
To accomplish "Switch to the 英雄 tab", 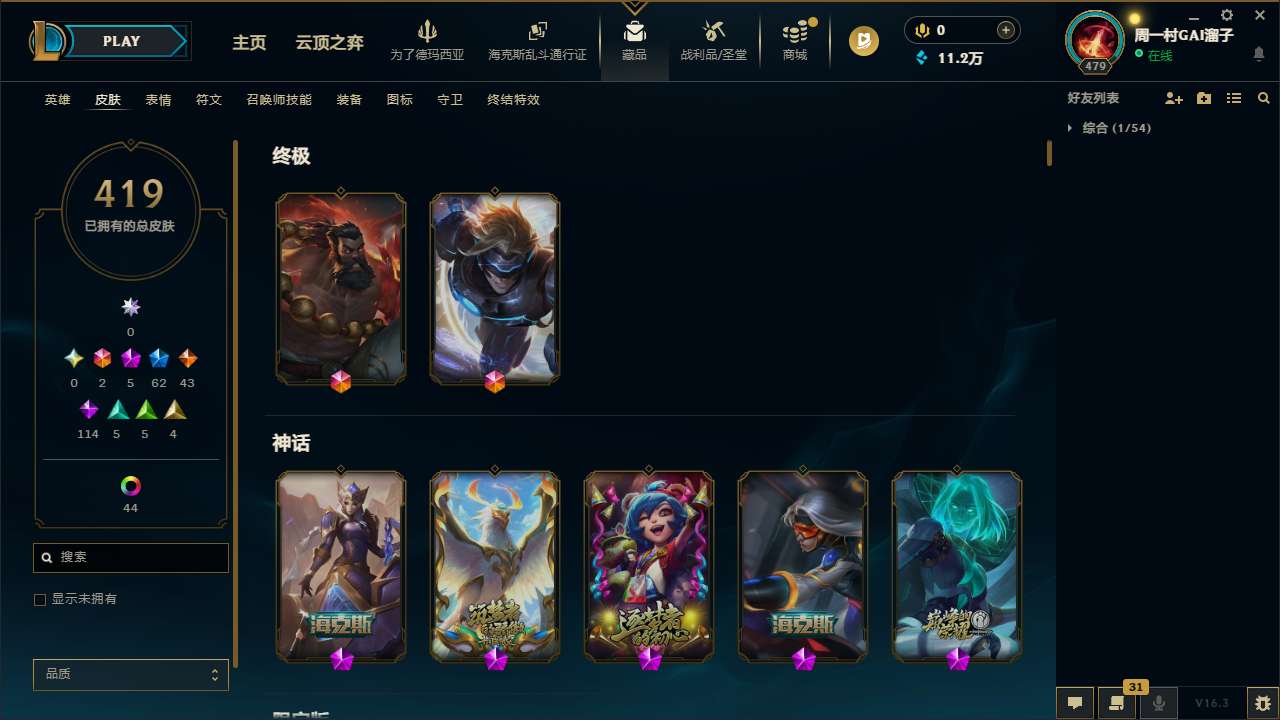I will tap(57, 100).
